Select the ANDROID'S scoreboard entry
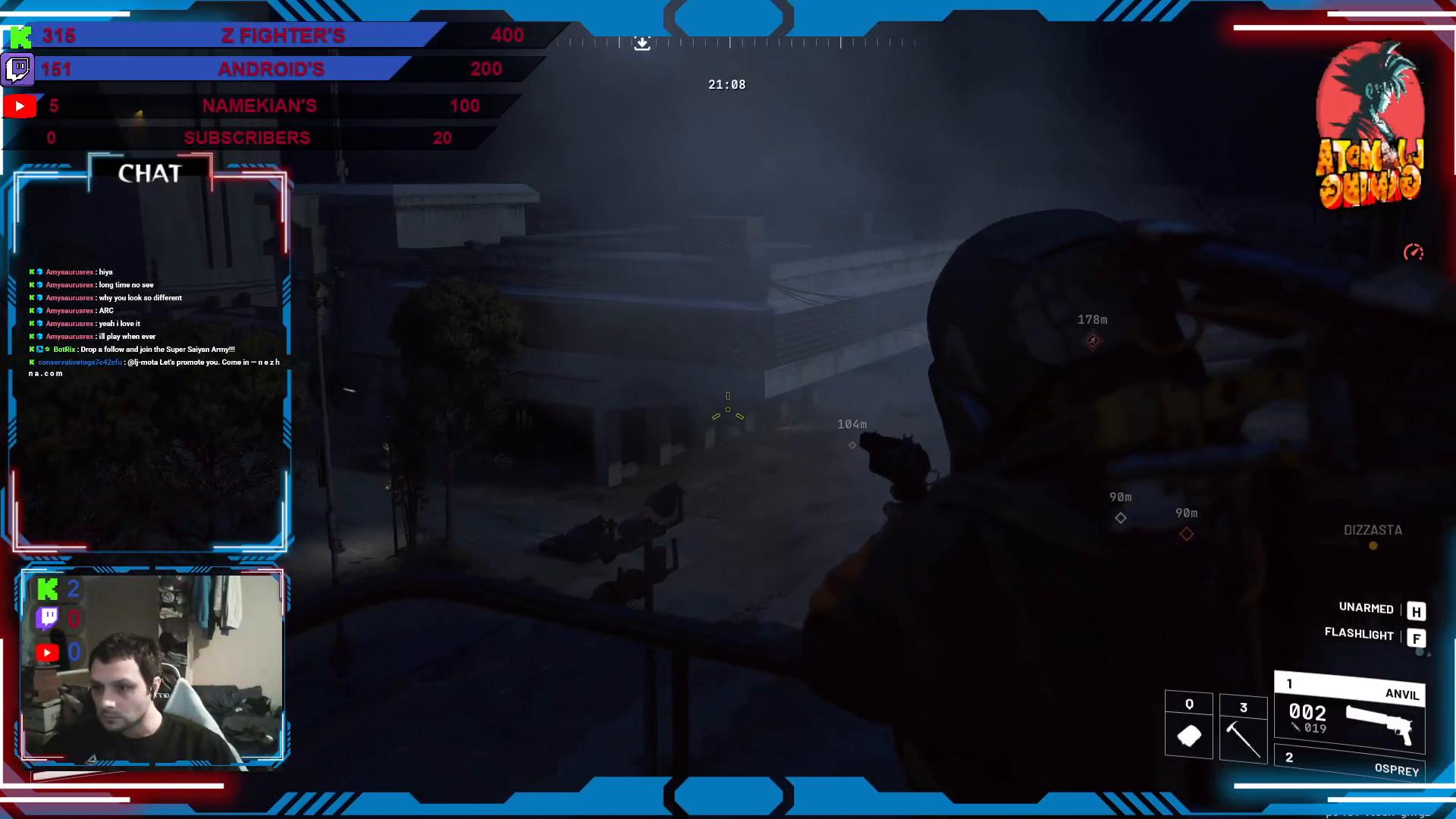 point(271,69)
